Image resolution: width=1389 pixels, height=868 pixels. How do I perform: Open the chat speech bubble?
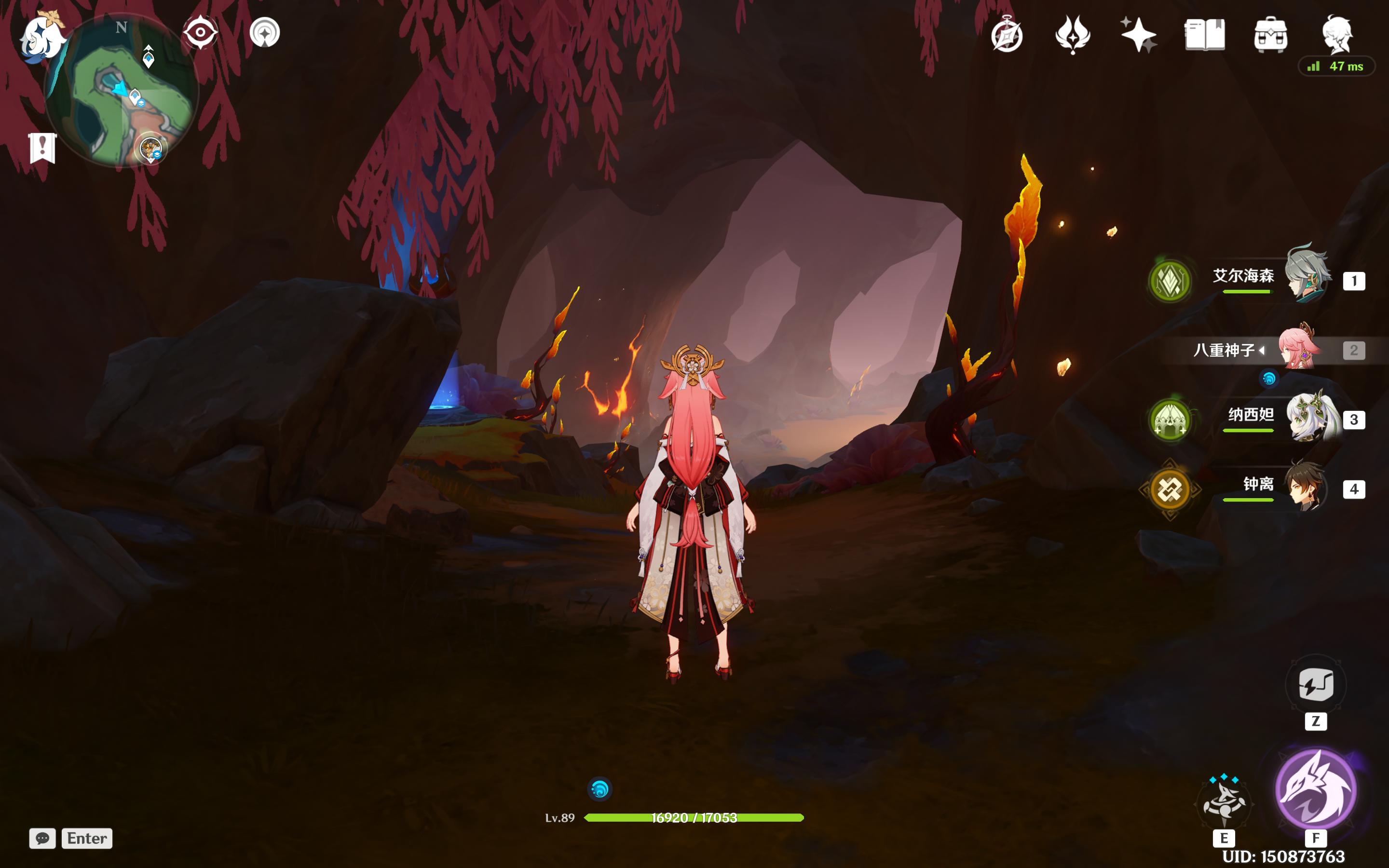click(x=42, y=838)
